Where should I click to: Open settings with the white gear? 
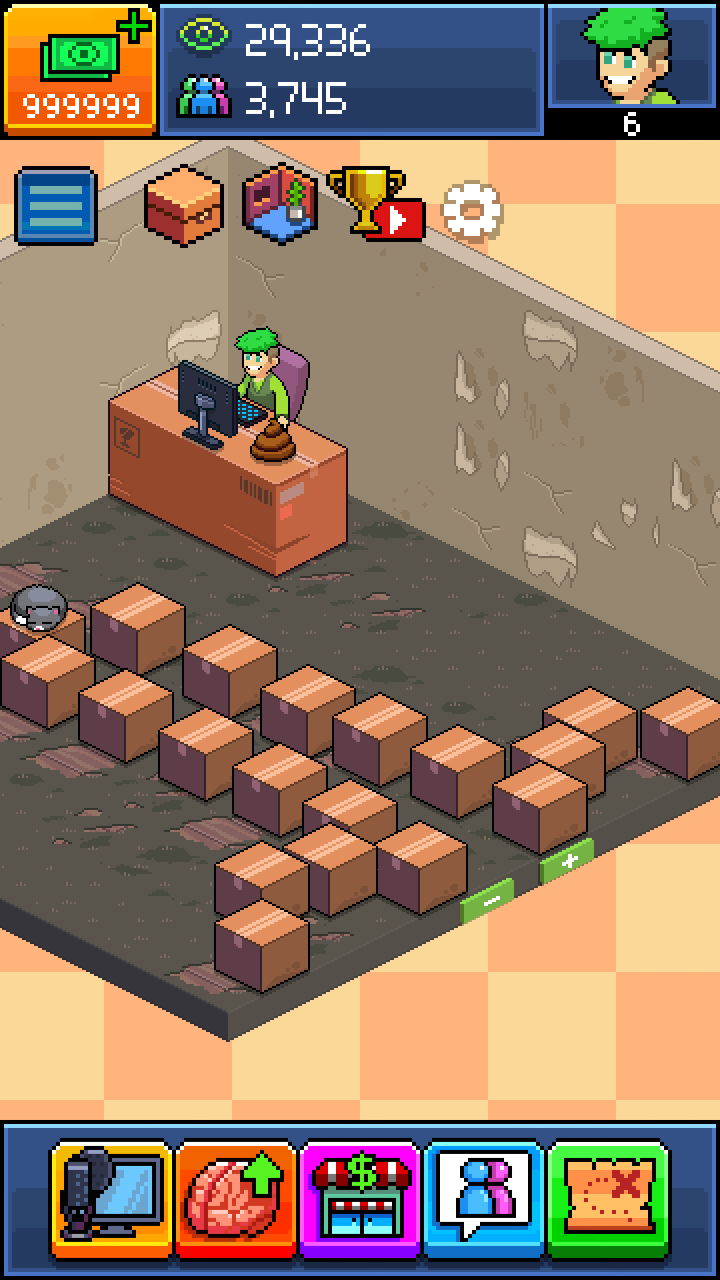472,211
